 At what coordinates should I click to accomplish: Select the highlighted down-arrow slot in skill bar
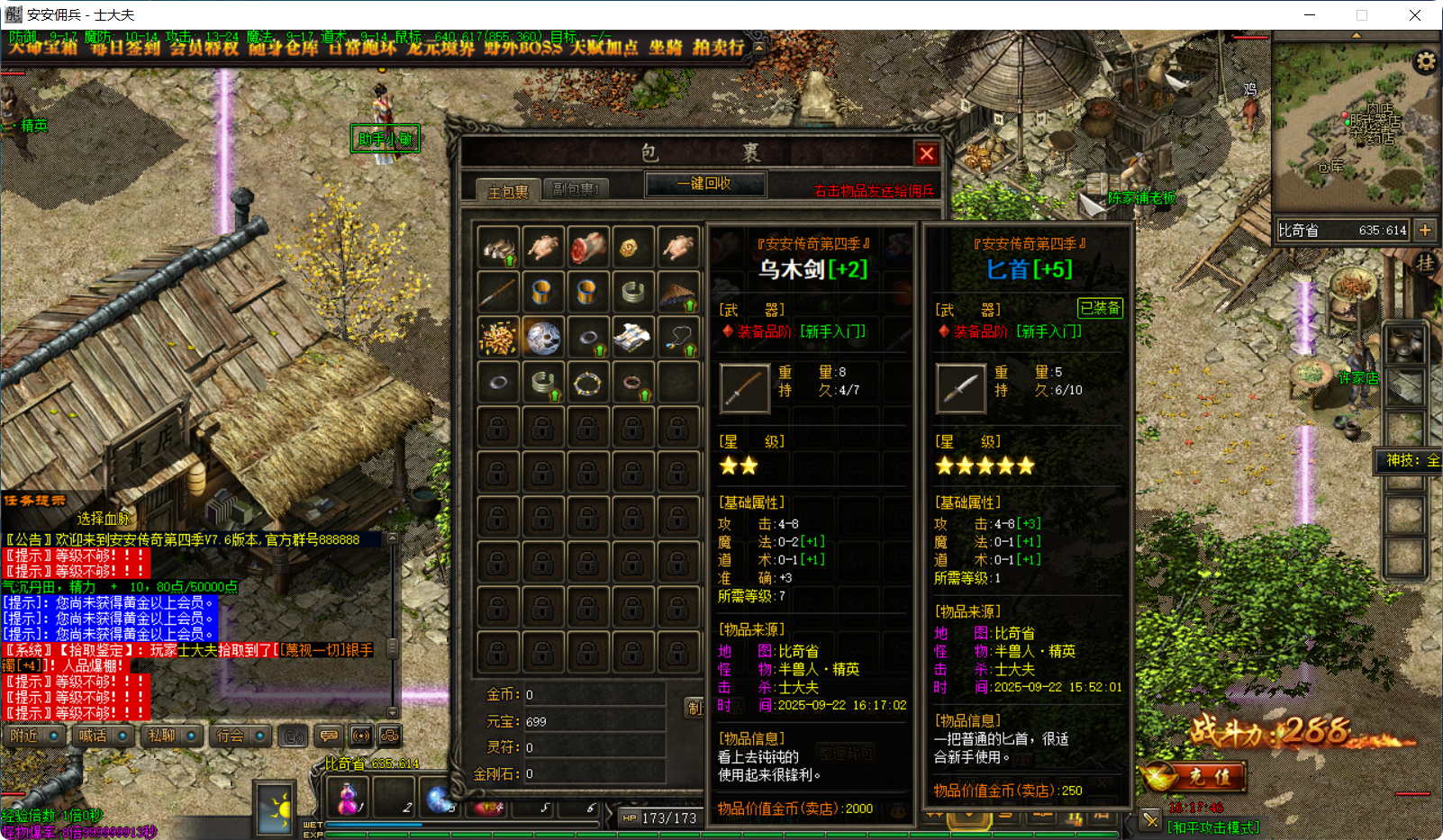click(x=969, y=817)
